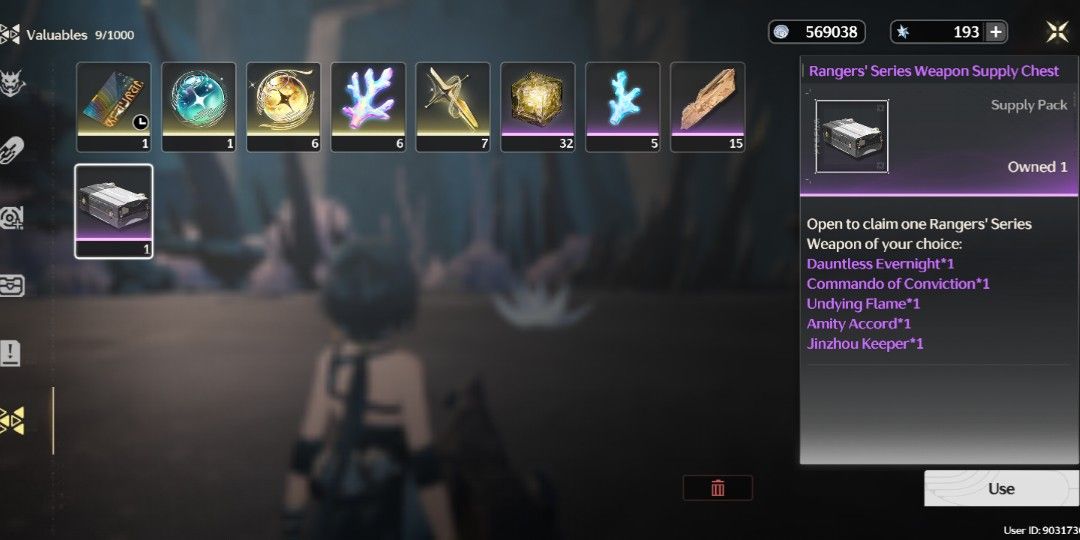Screen dimensions: 1080x540
Task: Tap the plus button to add Astrite
Action: tap(996, 32)
